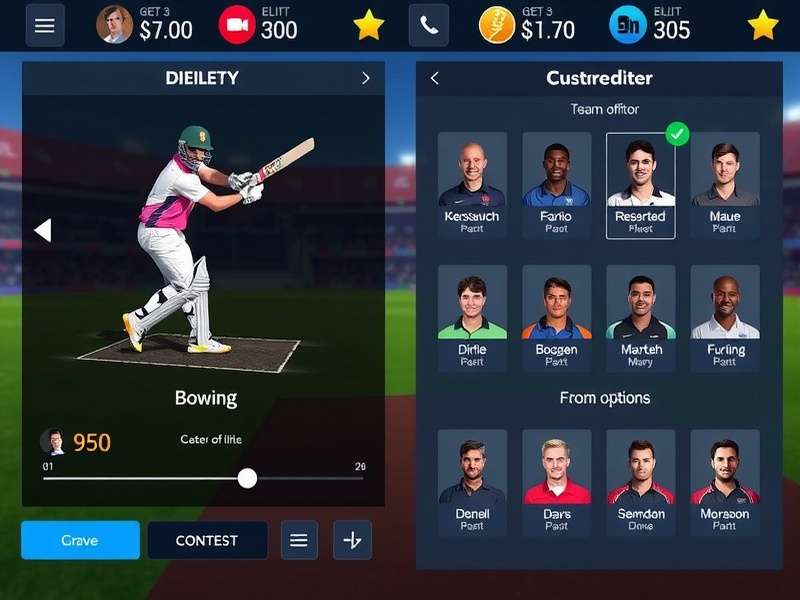
Task: Pick the Moraoon player card
Action: tap(725, 482)
